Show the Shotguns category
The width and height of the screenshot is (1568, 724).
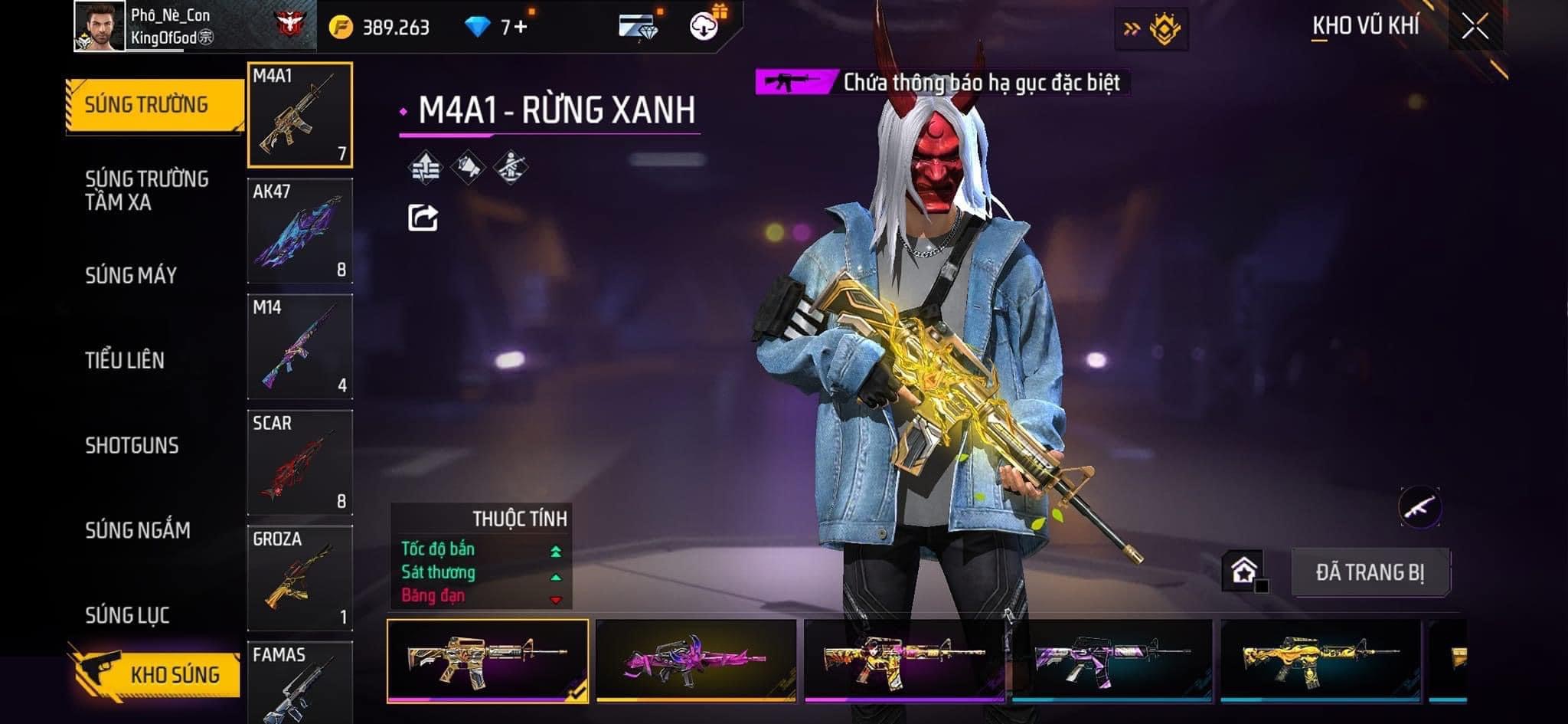[132, 446]
